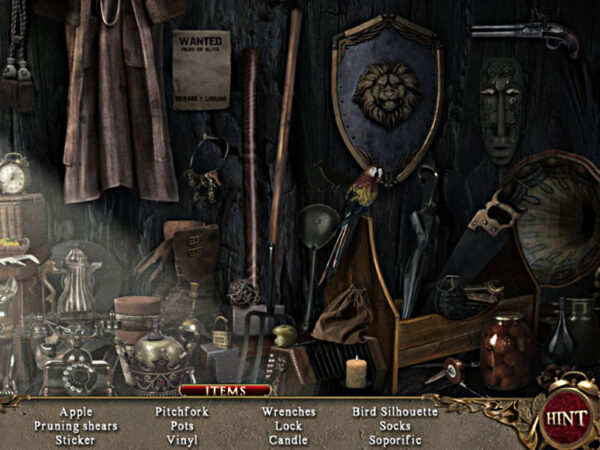Pick Pitchfork from the items list

click(181, 411)
